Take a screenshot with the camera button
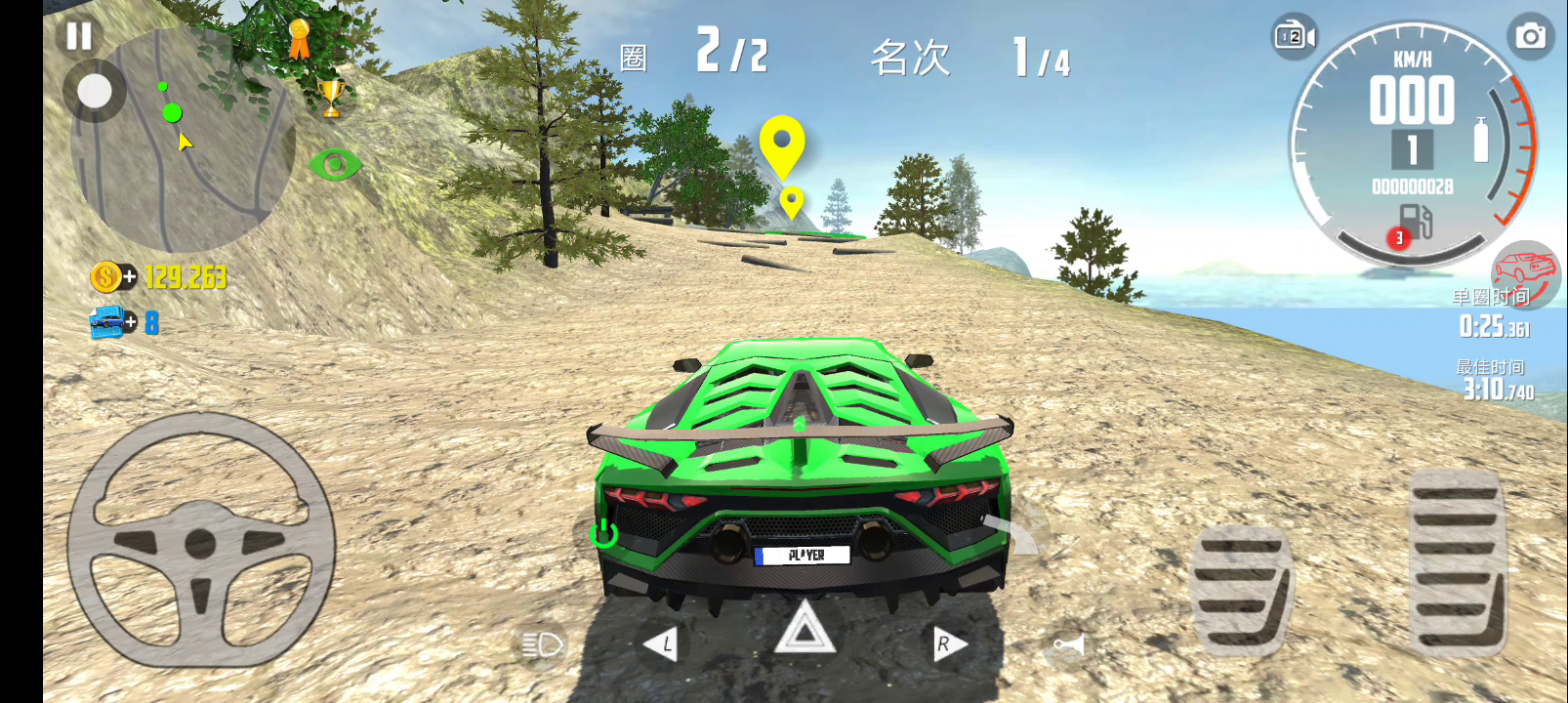The image size is (1568, 703). click(x=1530, y=37)
